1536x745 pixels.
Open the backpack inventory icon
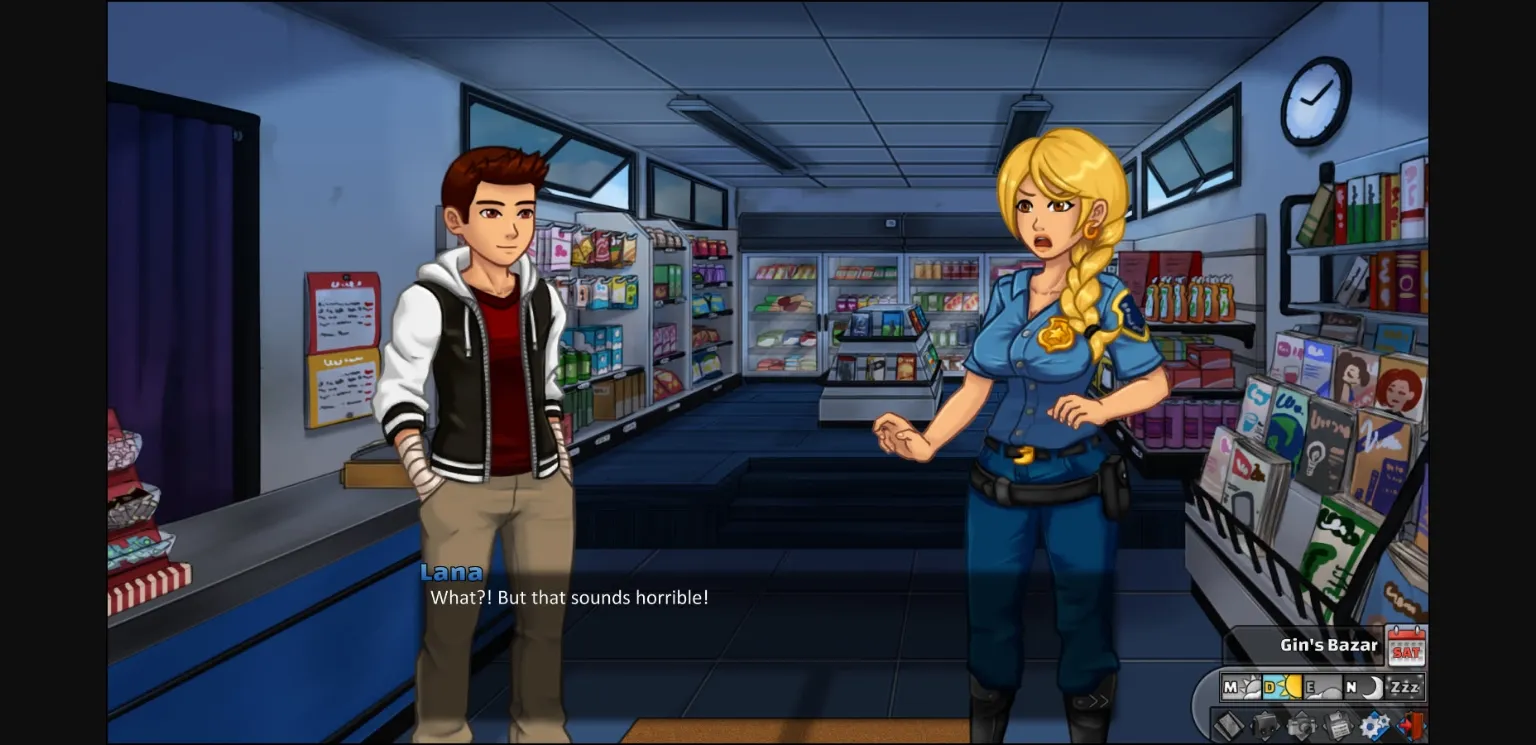(1266, 725)
